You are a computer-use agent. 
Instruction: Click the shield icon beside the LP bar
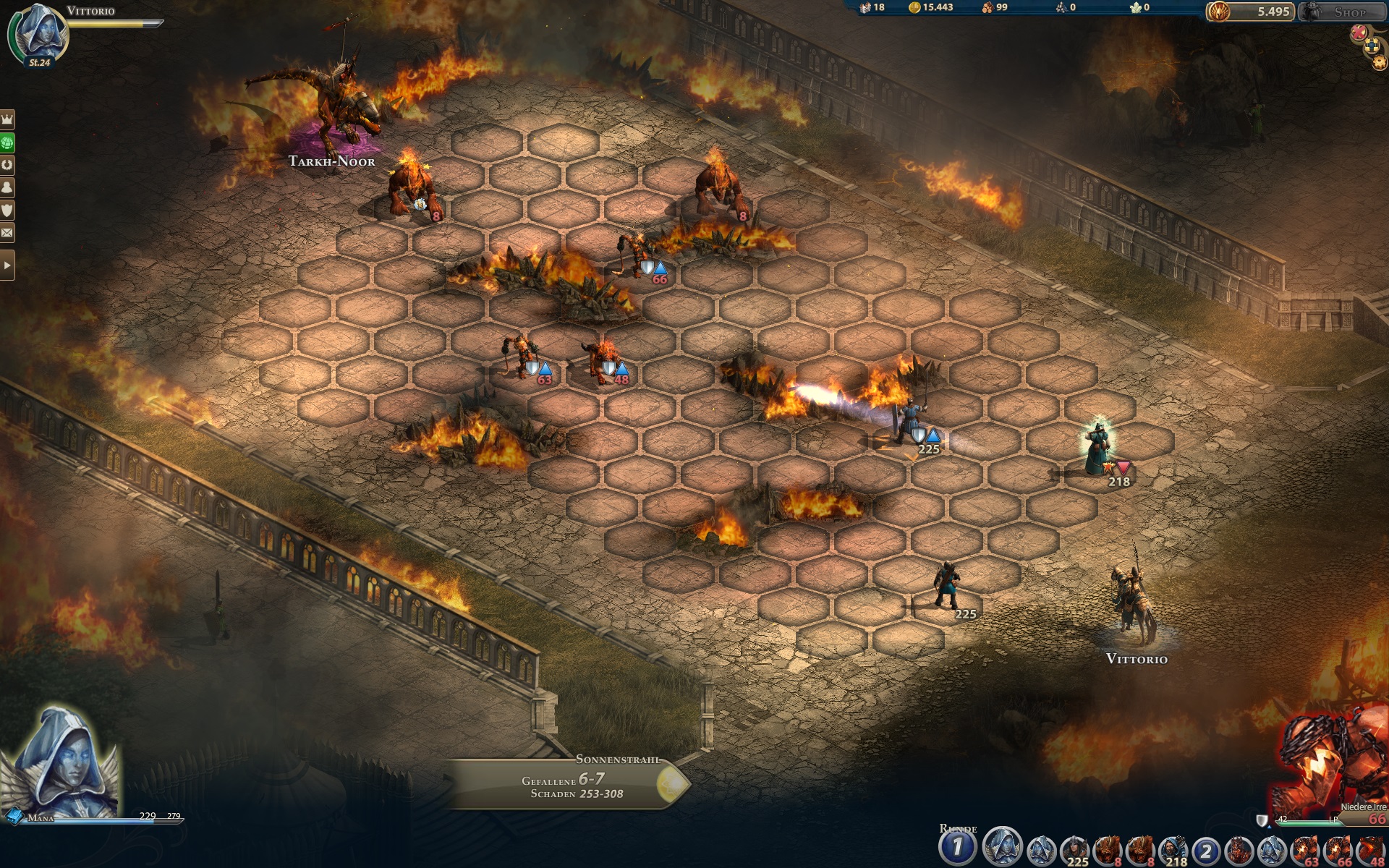click(x=1262, y=820)
